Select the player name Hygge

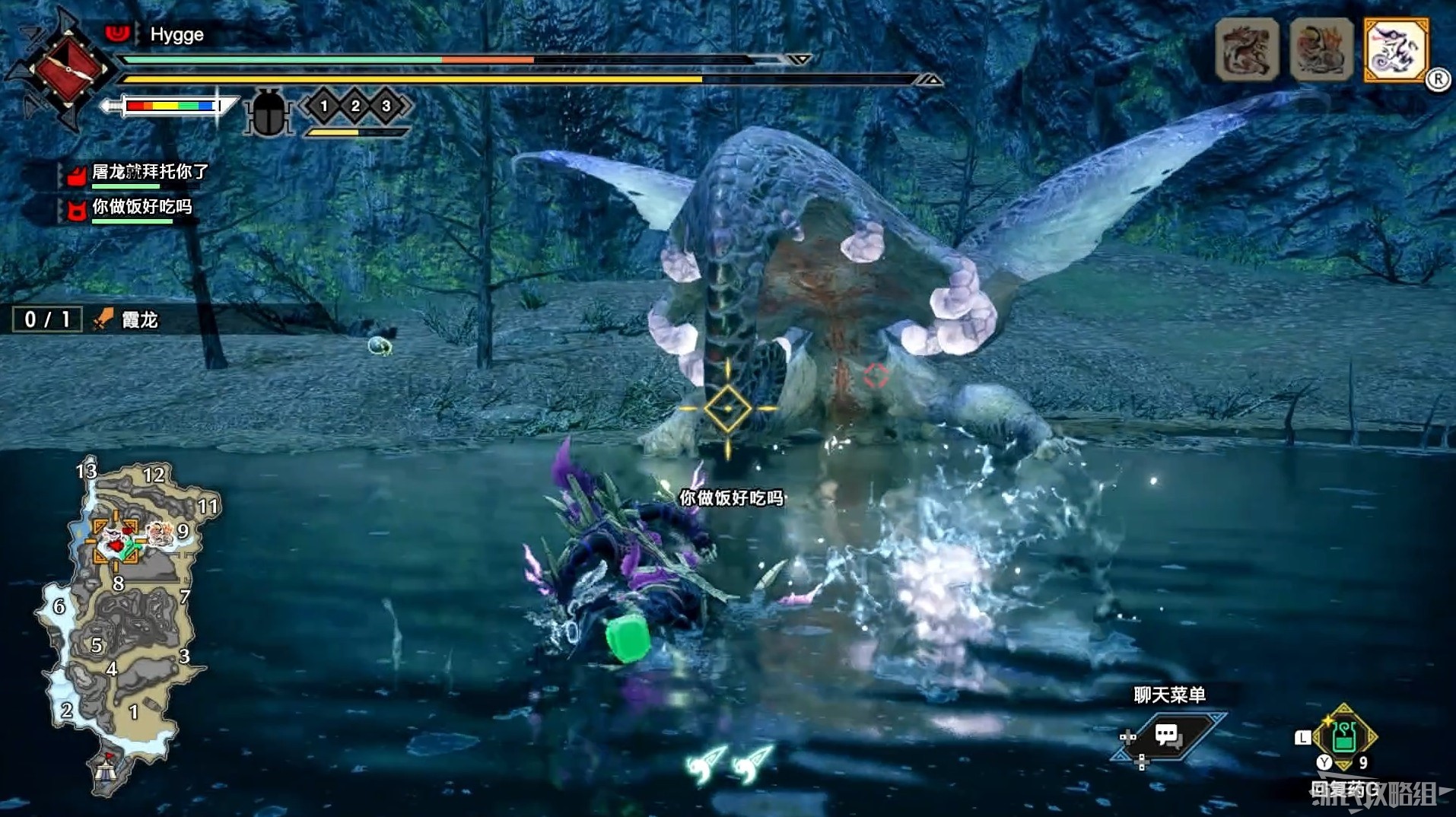click(x=176, y=35)
